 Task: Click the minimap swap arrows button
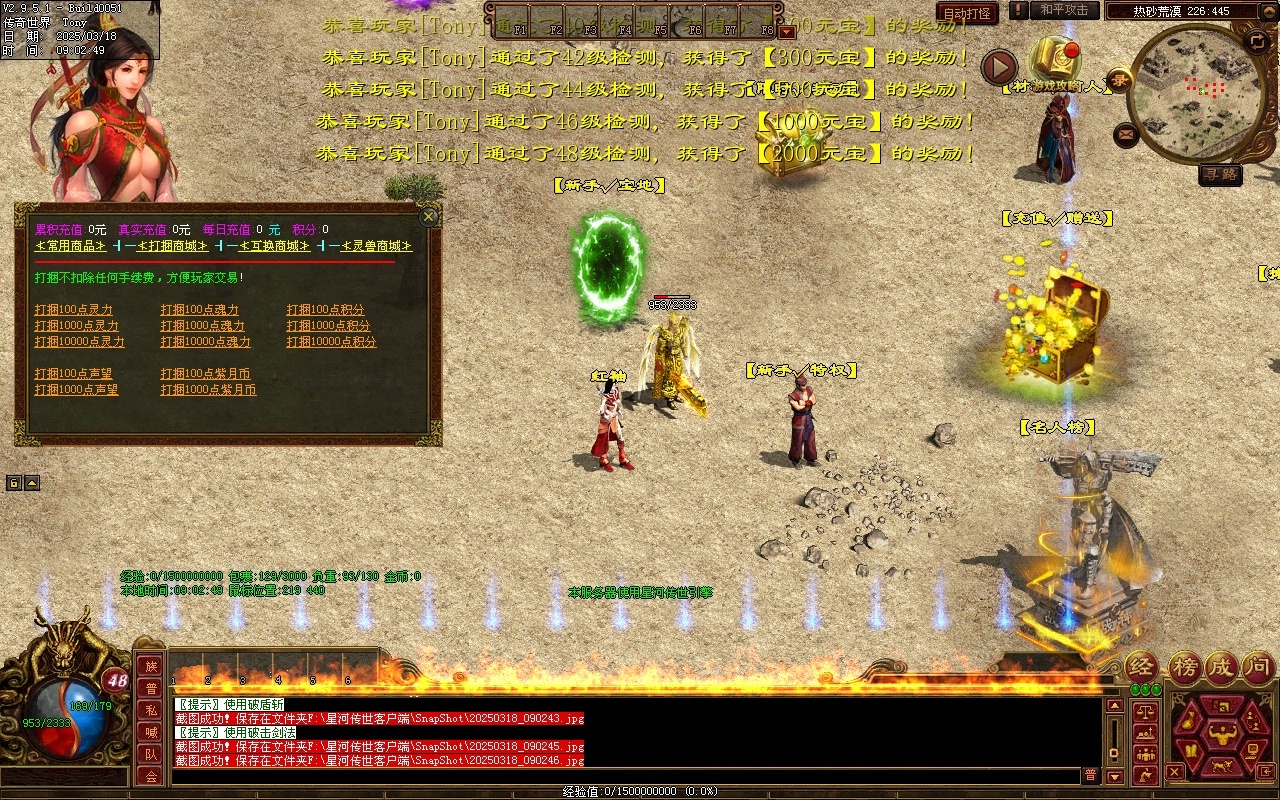(x=1257, y=41)
